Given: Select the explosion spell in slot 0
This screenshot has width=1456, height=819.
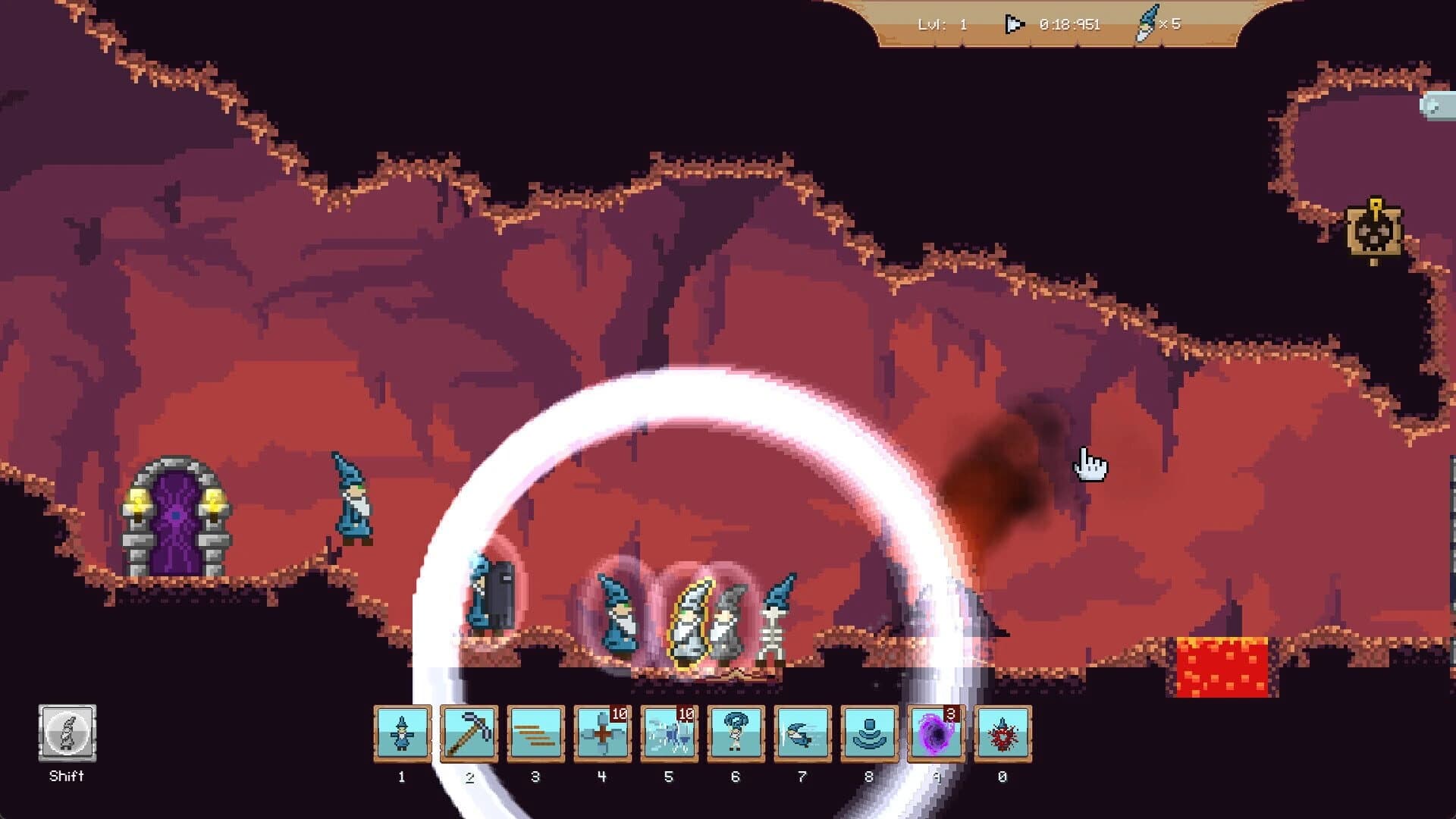Looking at the screenshot, I should (x=1003, y=732).
